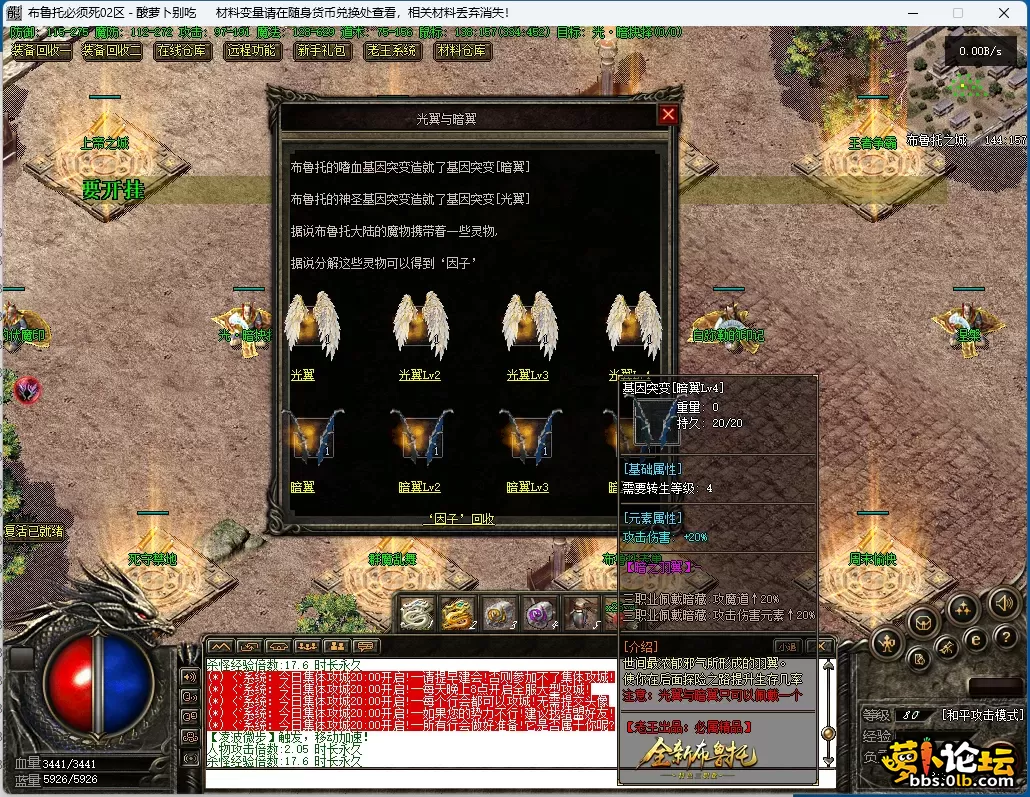Open the 在线仓库 online warehouse
Viewport: 1030px width, 797px height.
182,50
